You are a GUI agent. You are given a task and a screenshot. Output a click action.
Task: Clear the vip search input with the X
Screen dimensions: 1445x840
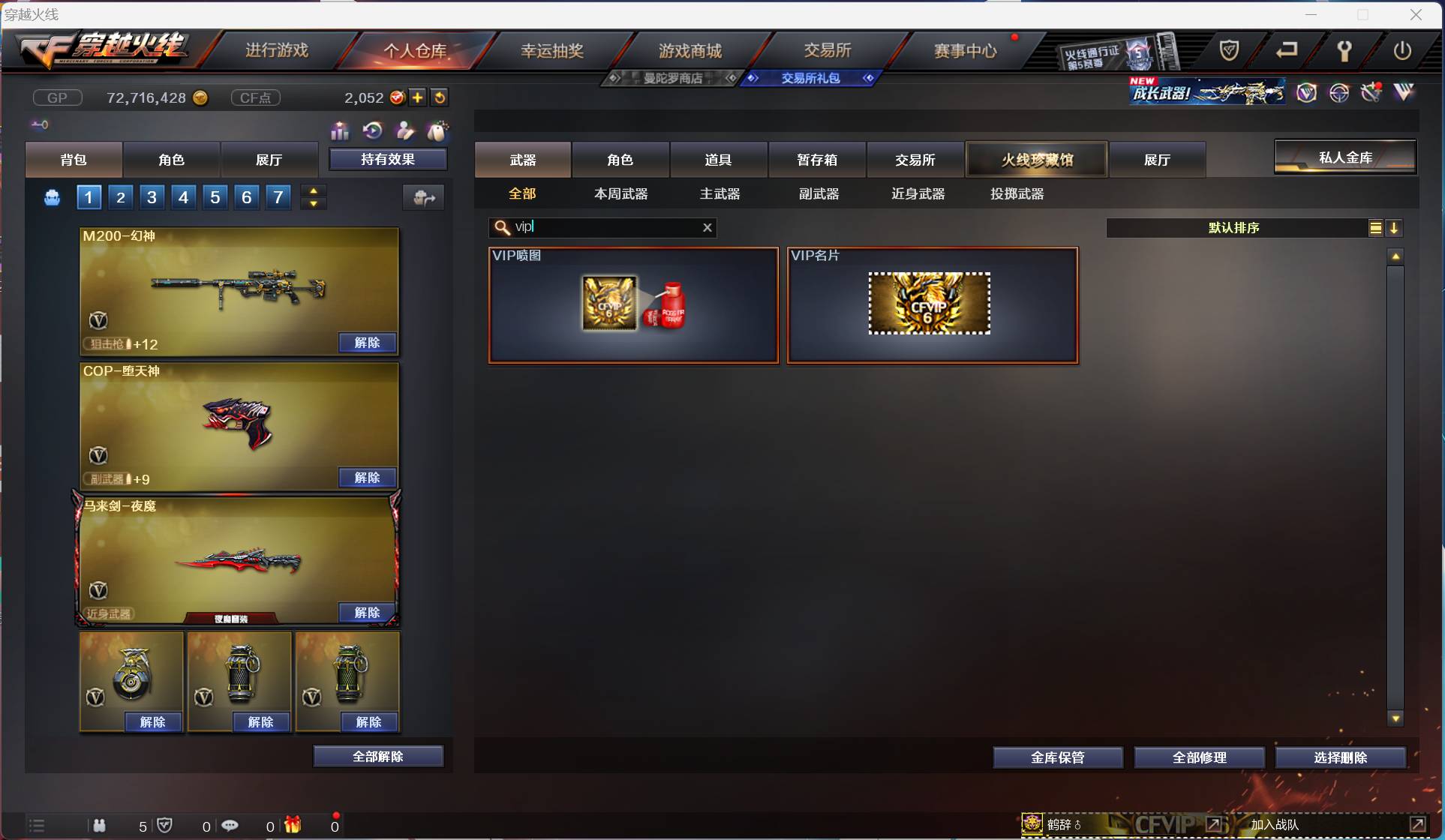click(706, 227)
